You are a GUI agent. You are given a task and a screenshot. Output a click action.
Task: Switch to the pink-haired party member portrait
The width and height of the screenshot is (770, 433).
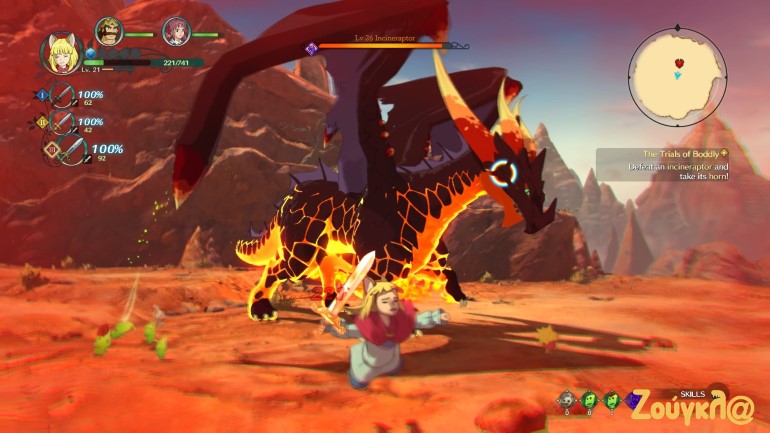point(176,32)
